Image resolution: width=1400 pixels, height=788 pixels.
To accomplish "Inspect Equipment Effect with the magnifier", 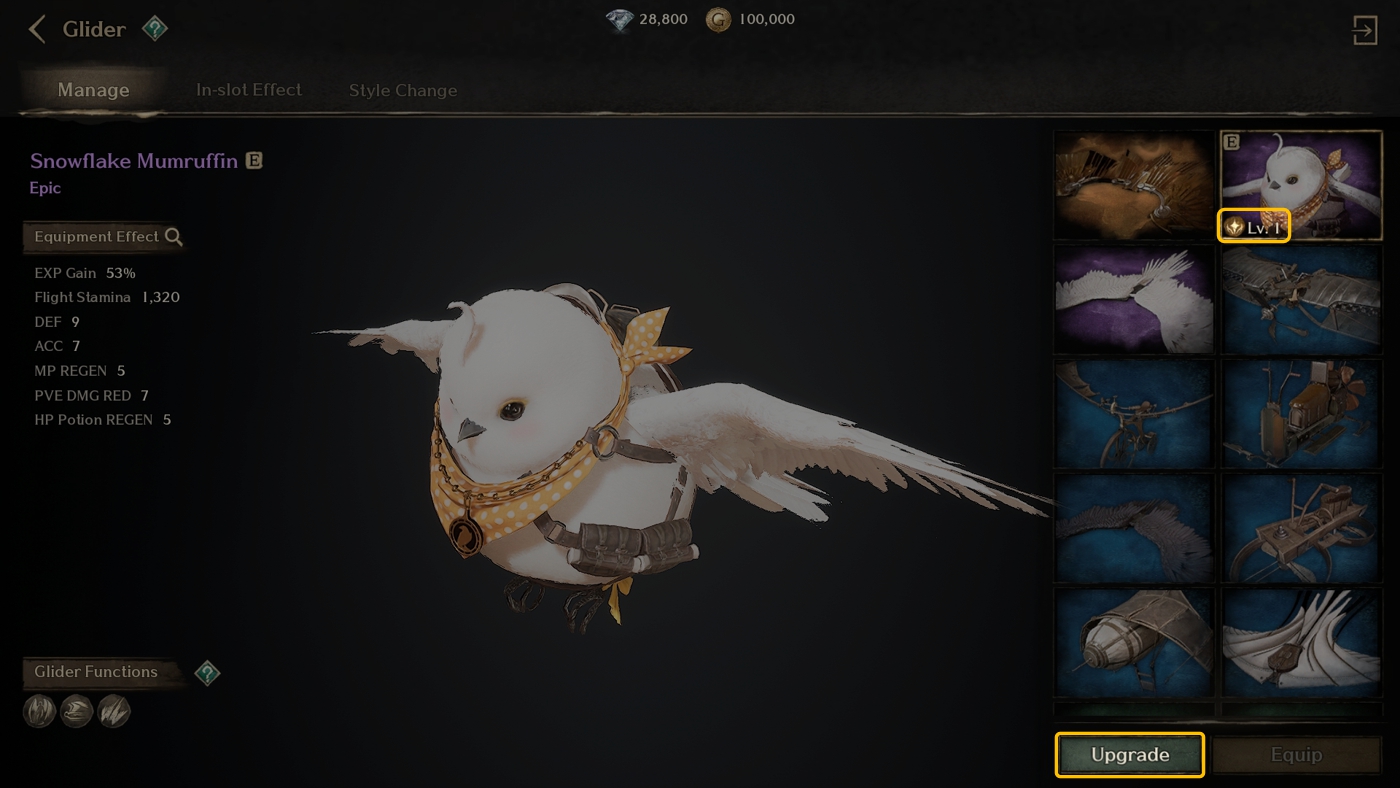I will point(174,237).
